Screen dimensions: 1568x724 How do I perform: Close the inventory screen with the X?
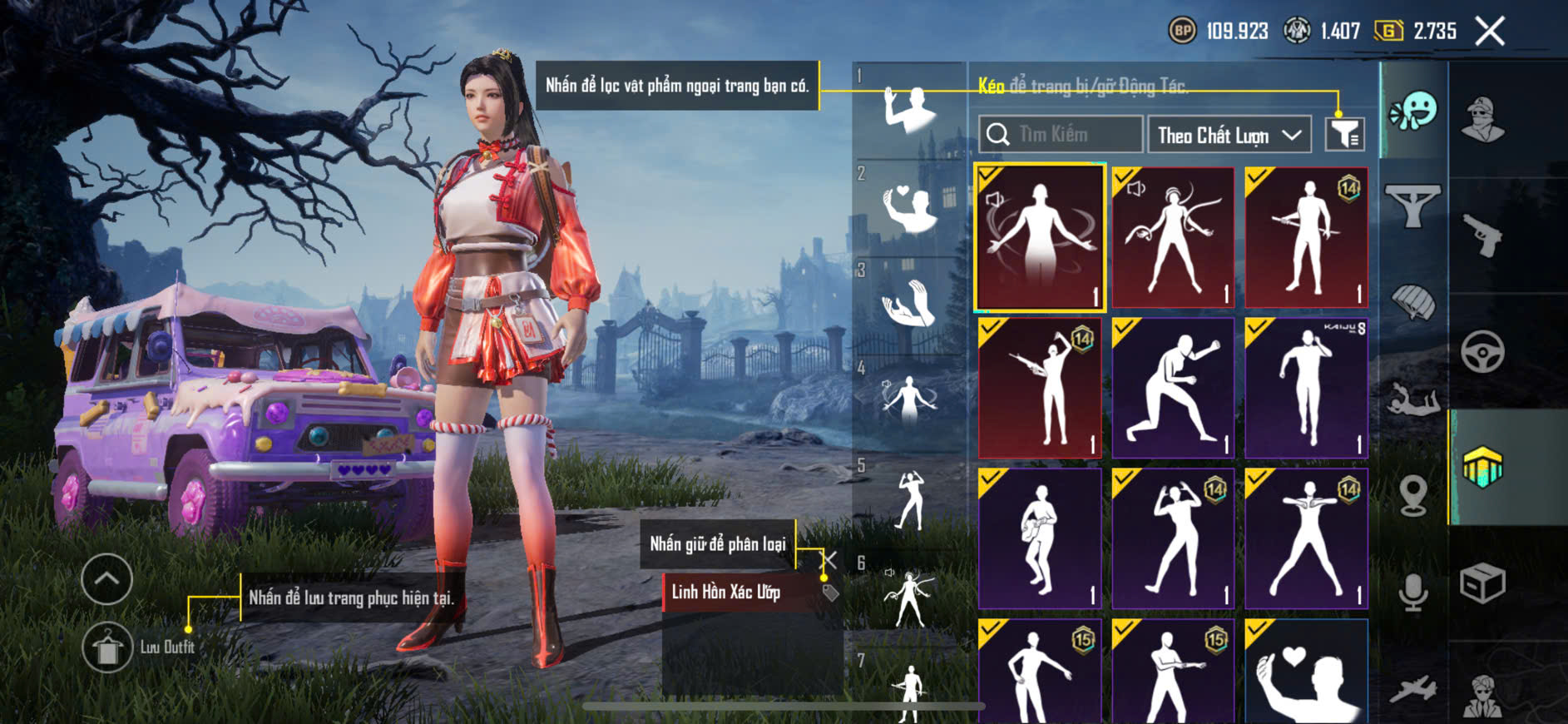1489,32
